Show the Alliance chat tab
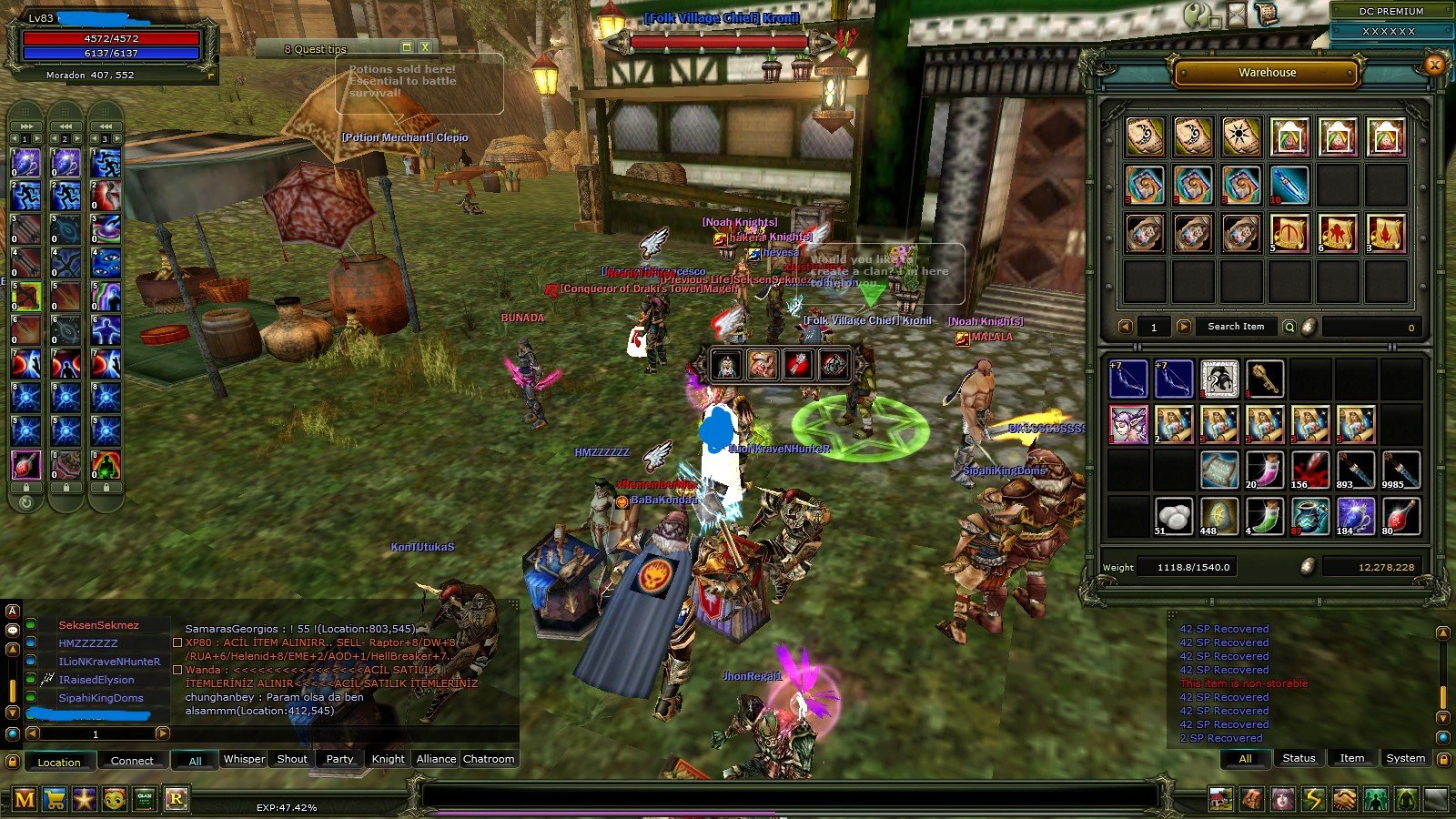This screenshot has width=1456, height=819. point(436,759)
